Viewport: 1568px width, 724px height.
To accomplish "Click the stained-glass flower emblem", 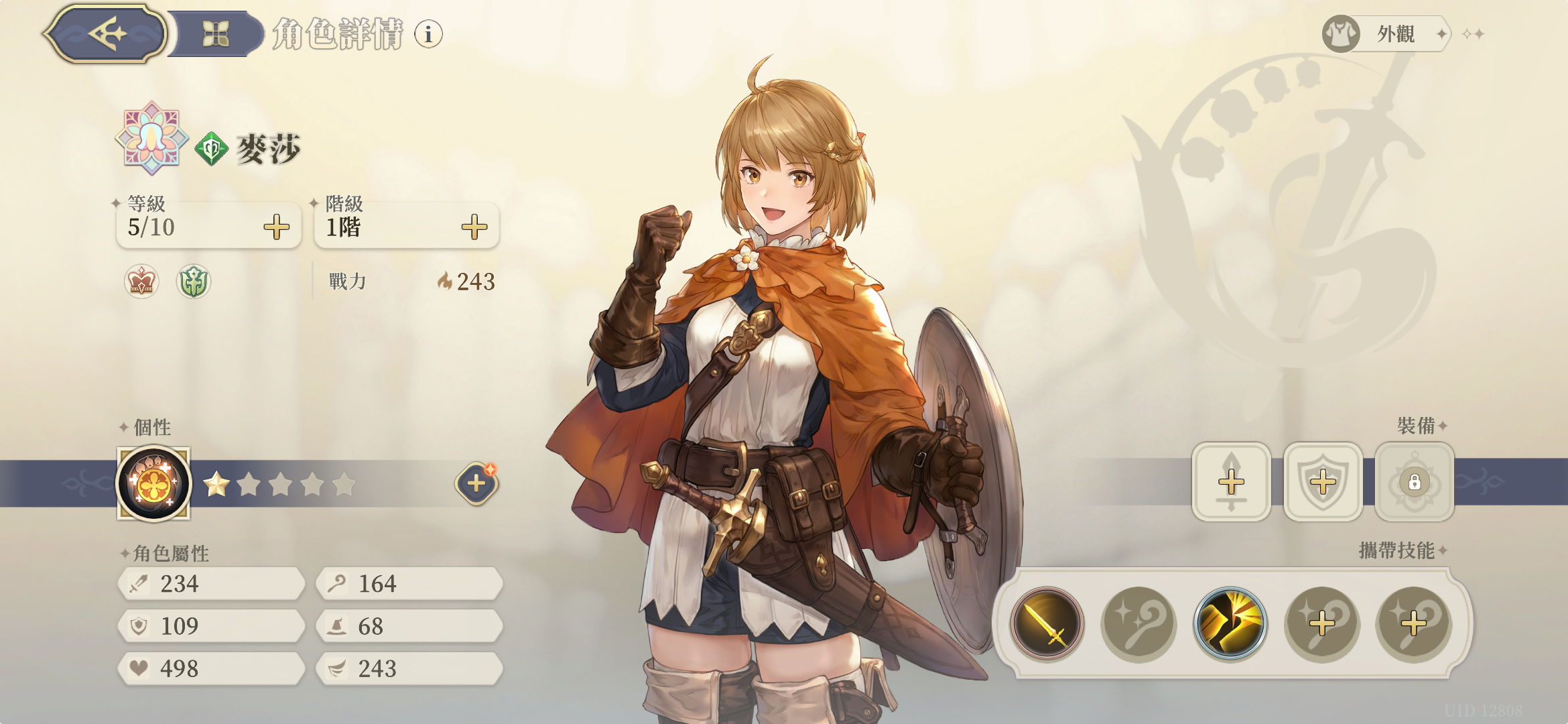I will [151, 138].
